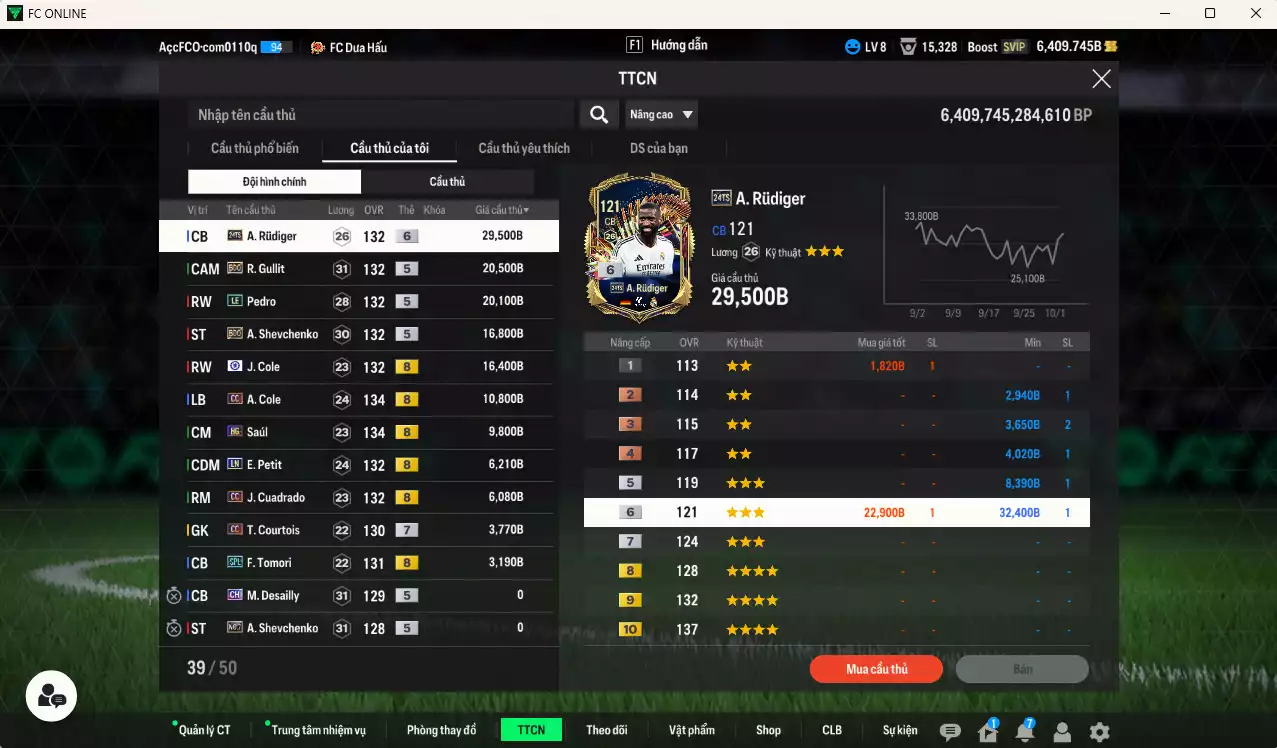Open the Shop menu
Viewport: 1277px width, 748px height.
click(768, 730)
